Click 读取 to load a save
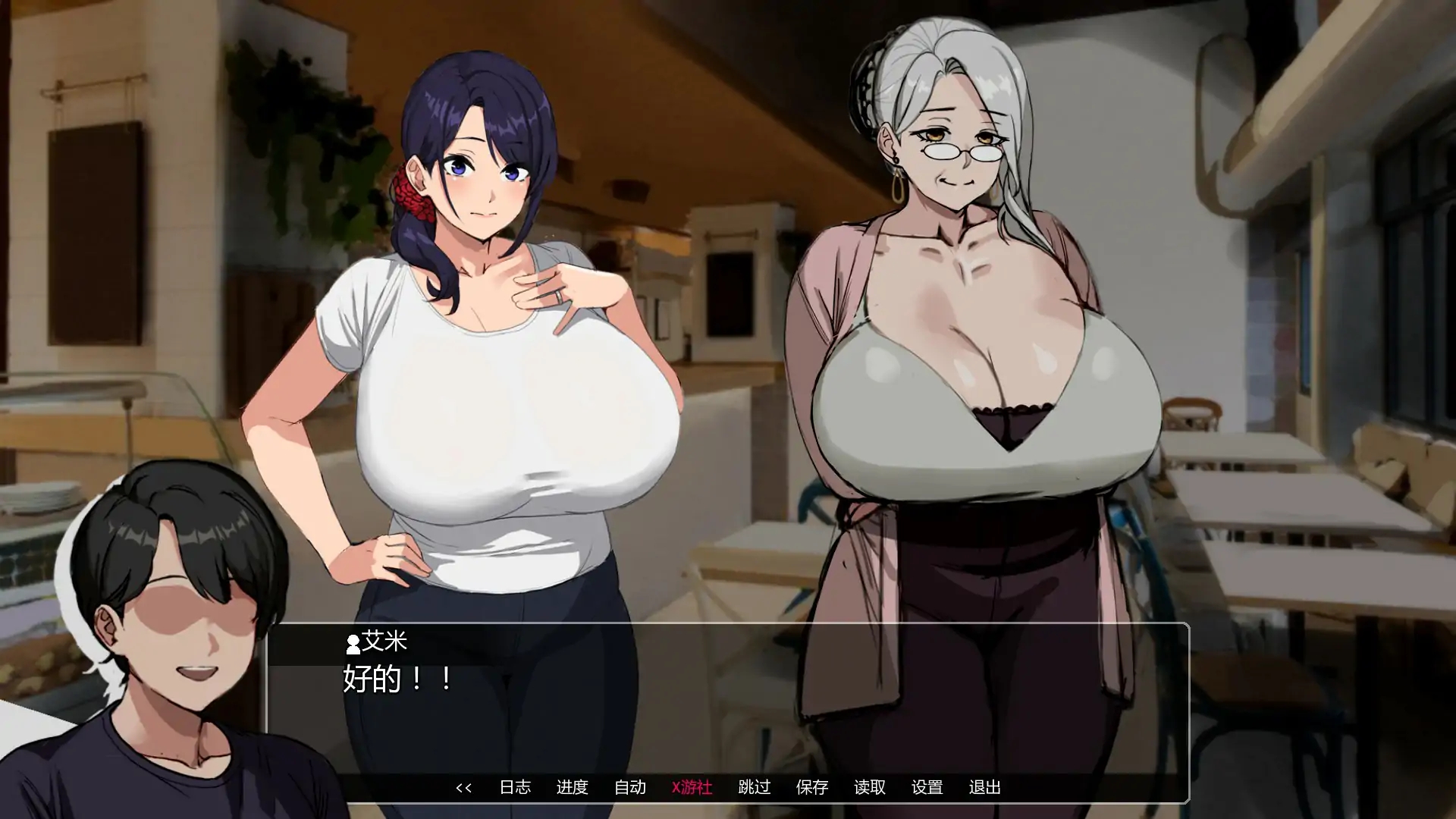Viewport: 1456px width, 819px height. (871, 788)
